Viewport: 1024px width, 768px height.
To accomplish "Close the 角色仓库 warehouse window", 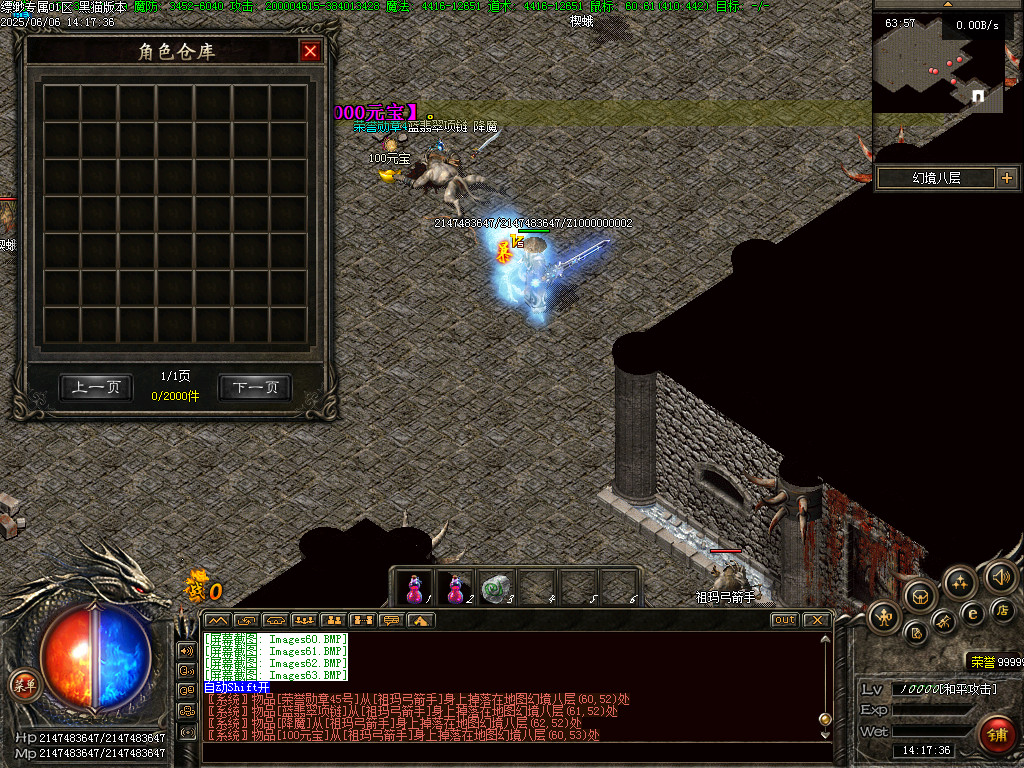I will pos(311,52).
